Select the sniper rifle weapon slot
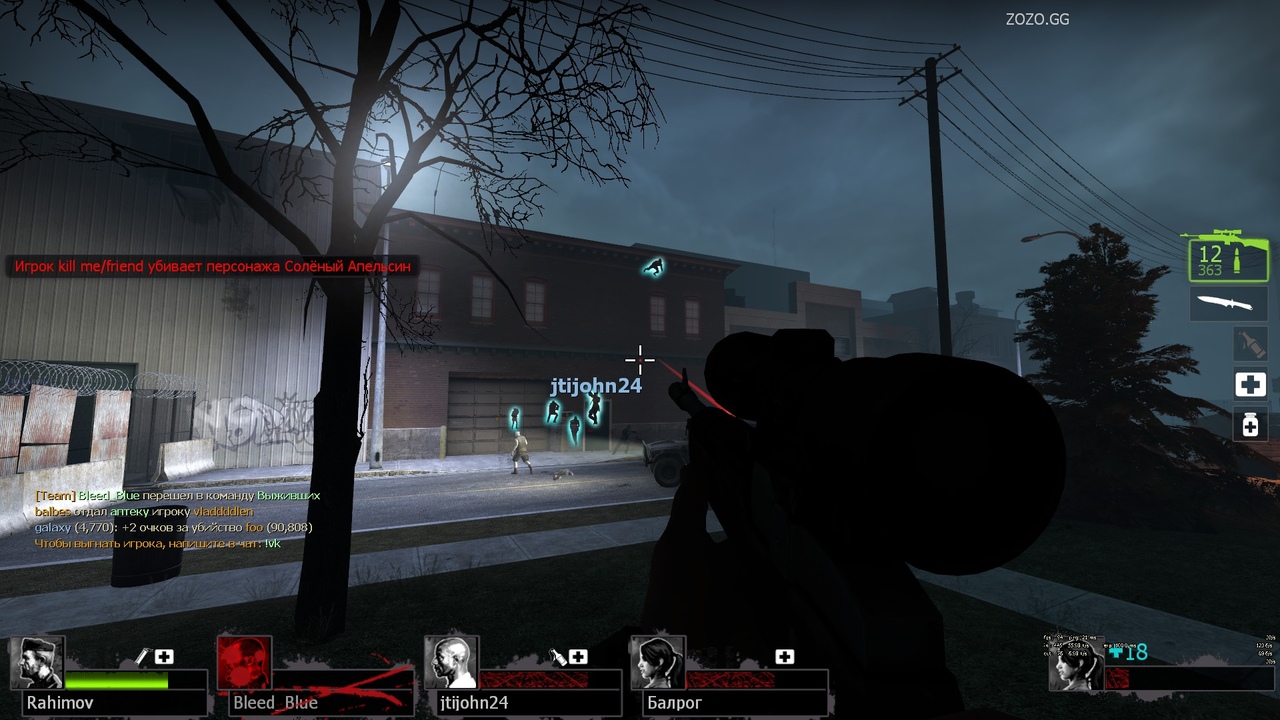This screenshot has height=720, width=1280. (x=1228, y=258)
